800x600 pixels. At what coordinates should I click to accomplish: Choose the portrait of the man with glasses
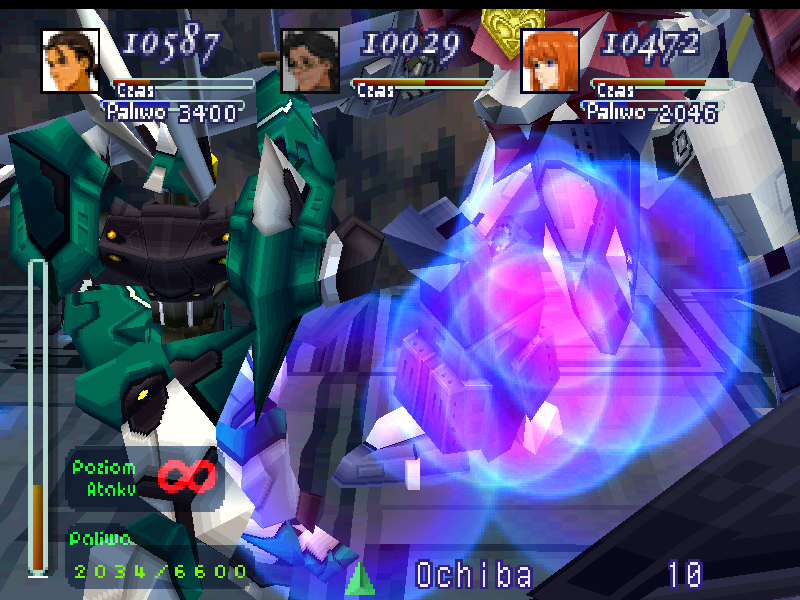click(310, 61)
